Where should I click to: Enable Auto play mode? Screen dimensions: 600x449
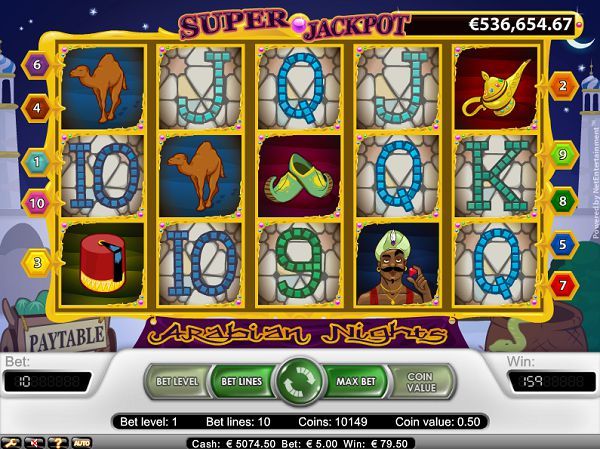click(x=81, y=441)
